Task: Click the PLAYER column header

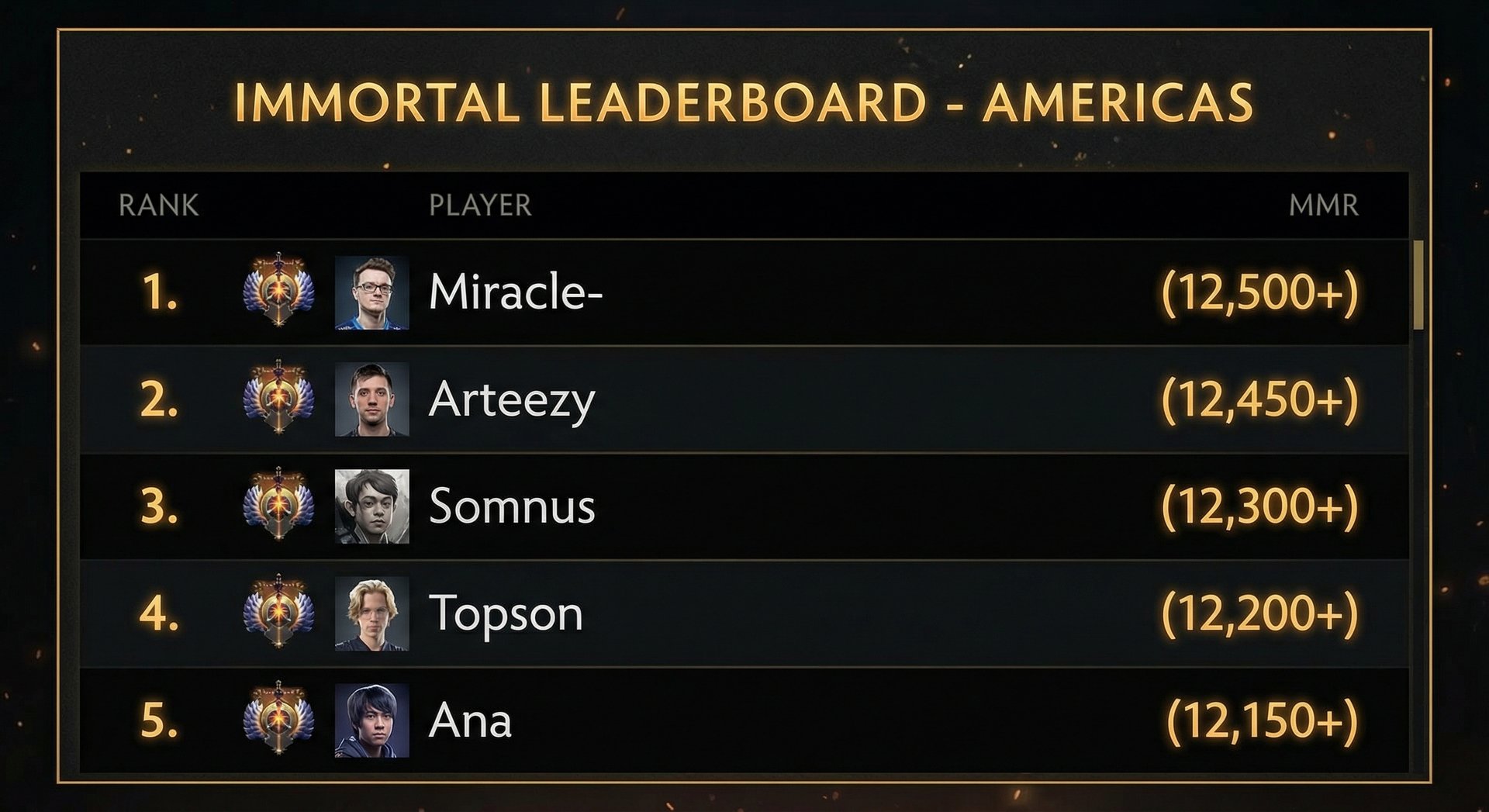Action: click(481, 206)
